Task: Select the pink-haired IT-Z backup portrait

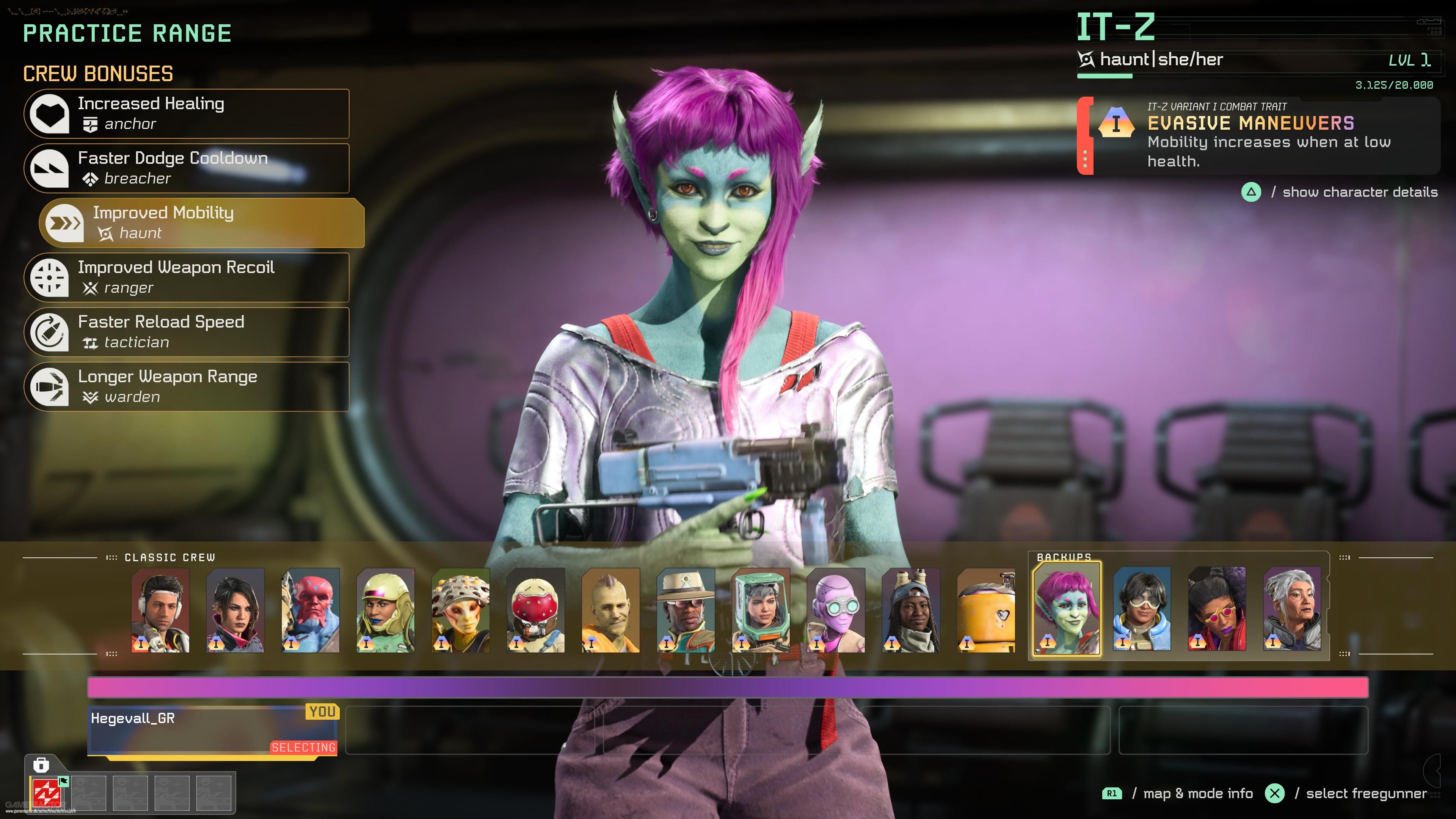Action: pos(1067,610)
